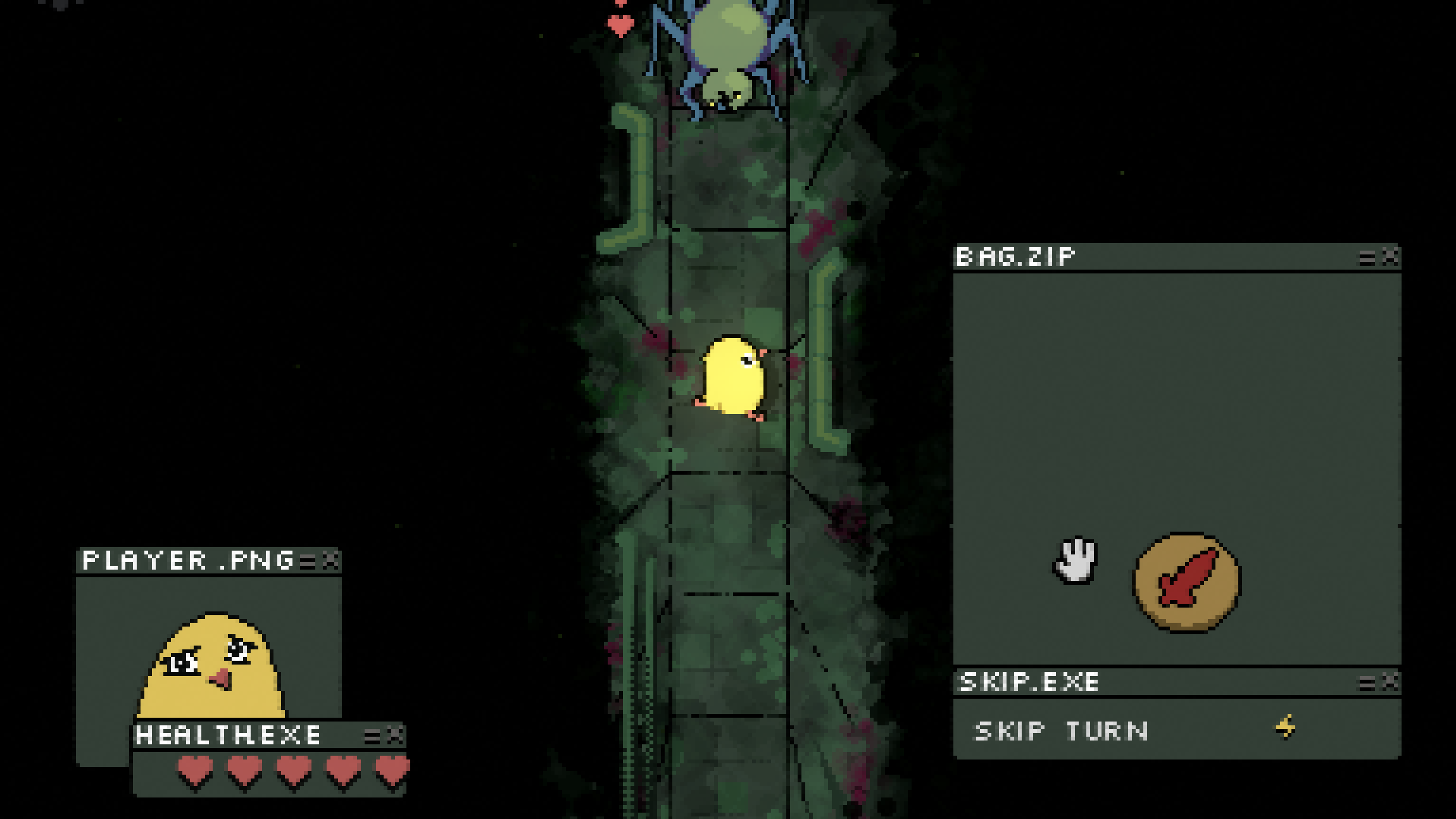Click the small heart above the spider
This screenshot has width=1456, height=819.
[620, 25]
